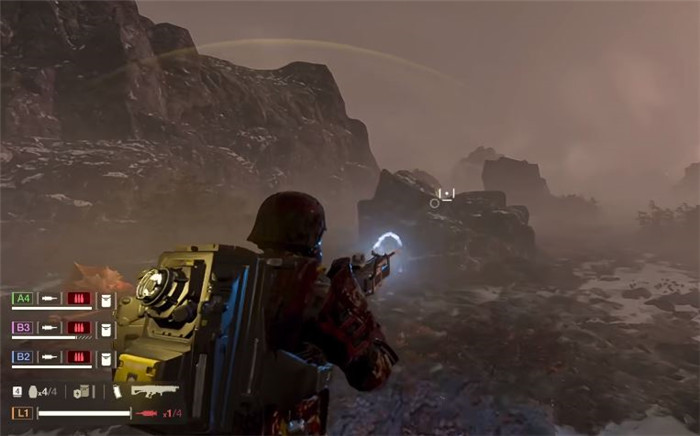Click B2's white syringe icon
Viewport: 700px width, 436px height.
(50, 356)
